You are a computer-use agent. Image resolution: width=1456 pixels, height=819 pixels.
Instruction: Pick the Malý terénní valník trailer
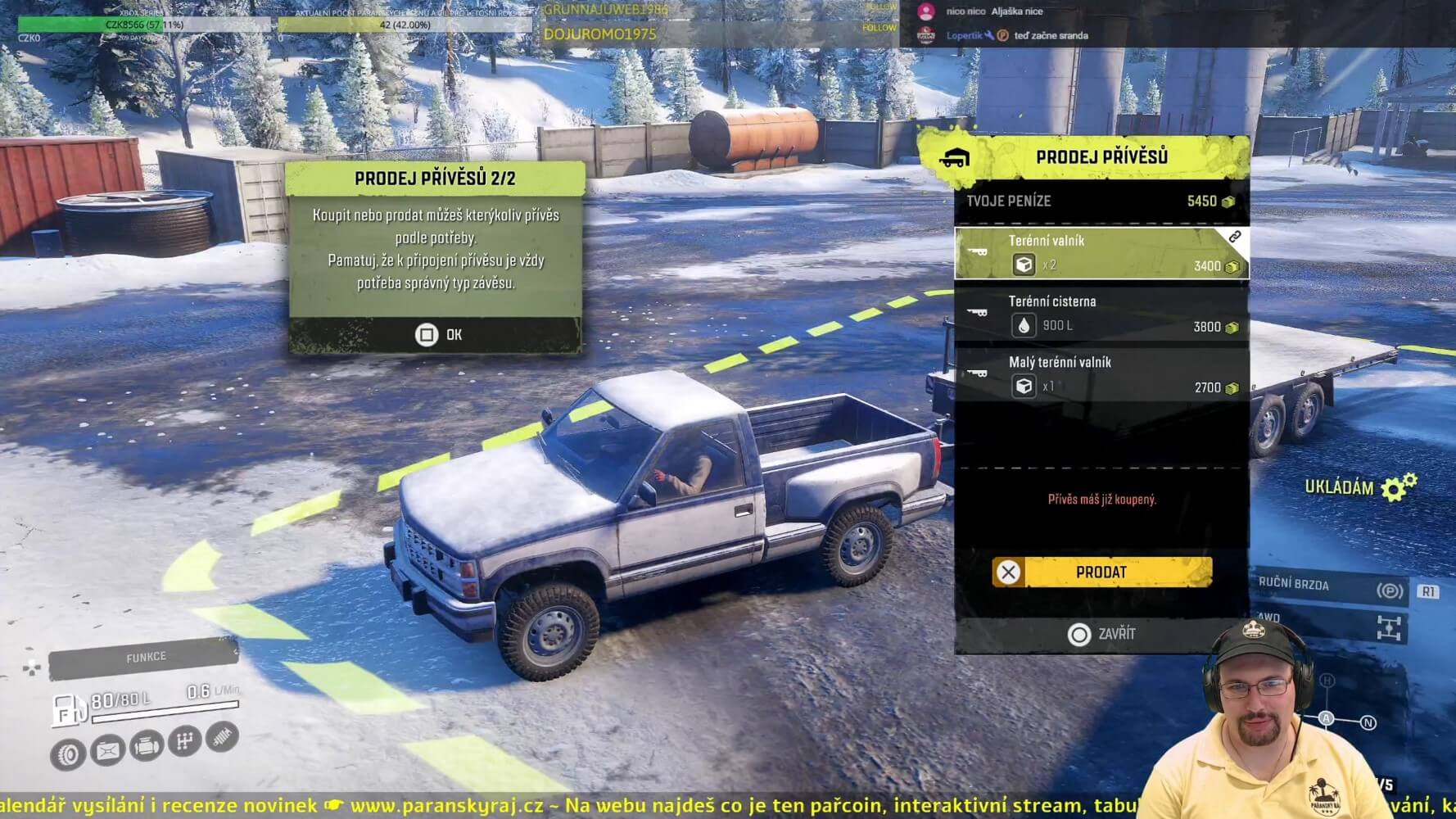pos(1101,374)
